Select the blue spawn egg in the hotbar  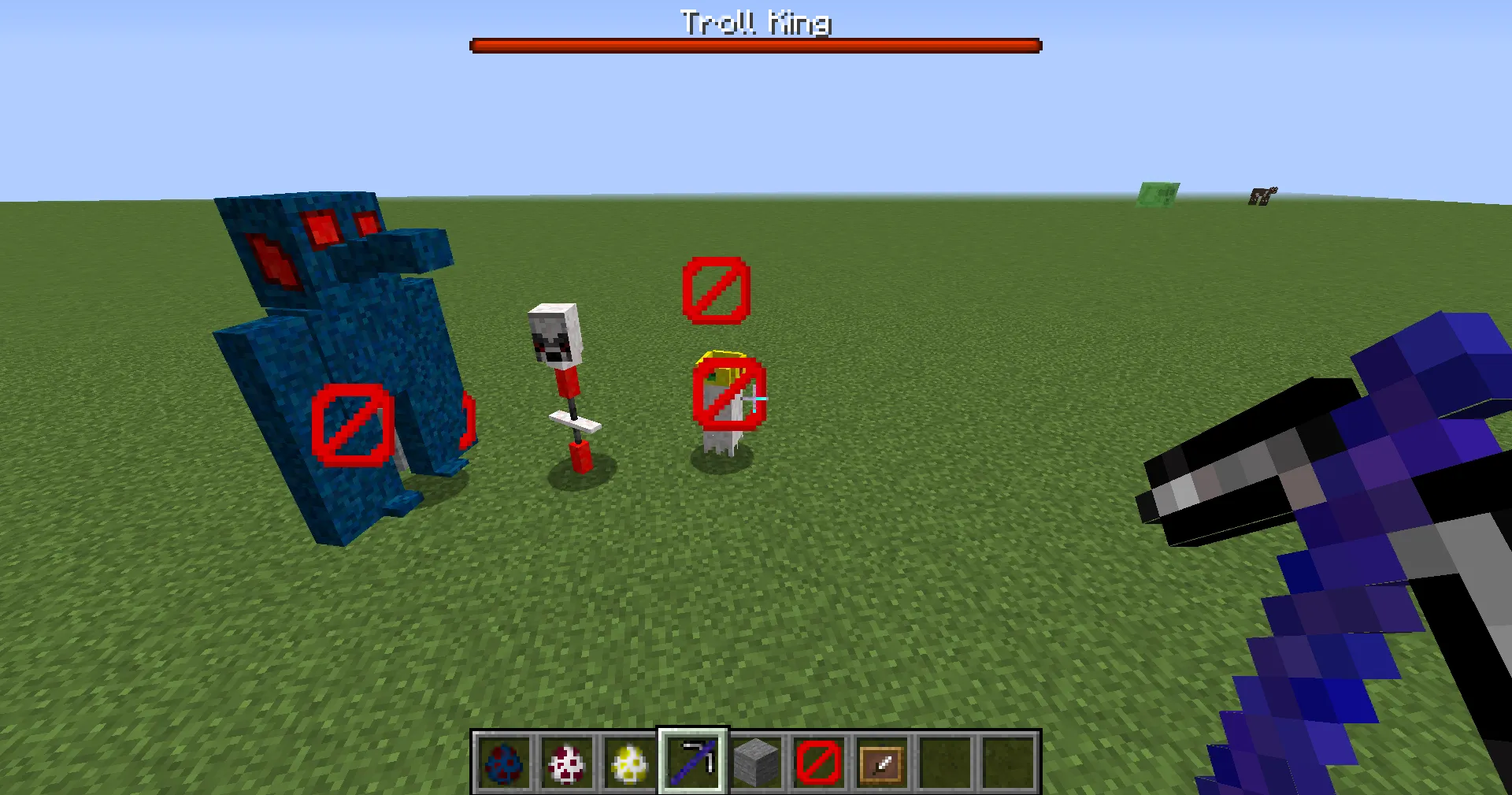[x=503, y=764]
